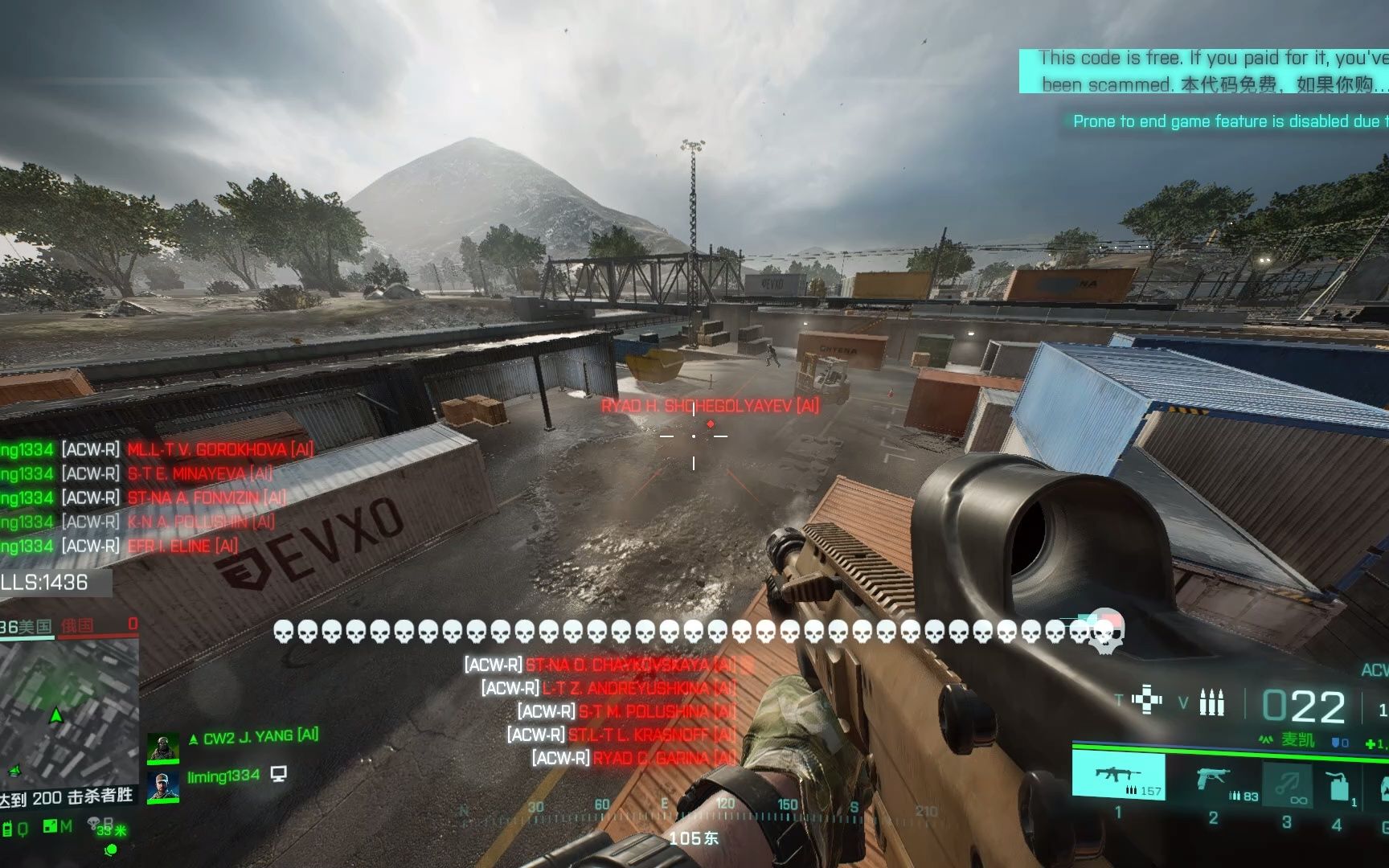
Task: Open the map size toggle icon
Action: [50, 826]
